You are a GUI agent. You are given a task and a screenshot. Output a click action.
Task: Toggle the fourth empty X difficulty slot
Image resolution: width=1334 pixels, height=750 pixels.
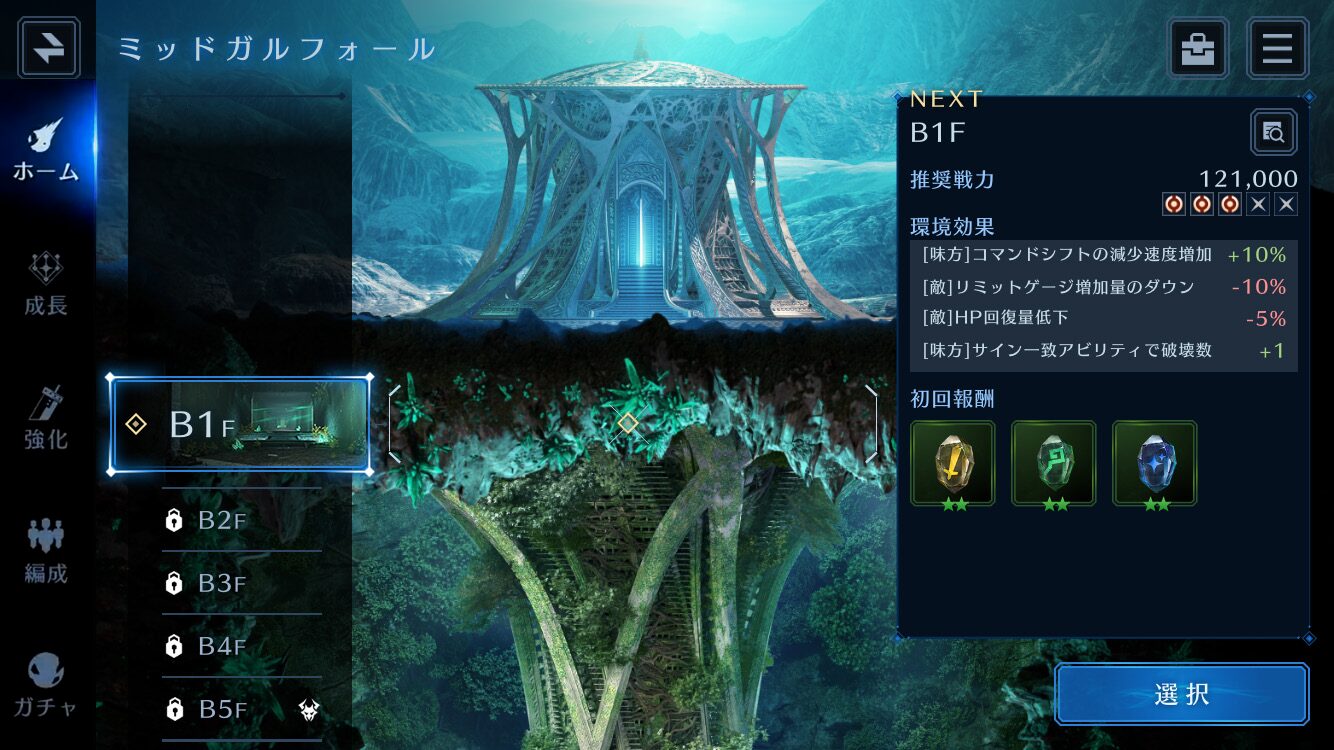point(1257,204)
